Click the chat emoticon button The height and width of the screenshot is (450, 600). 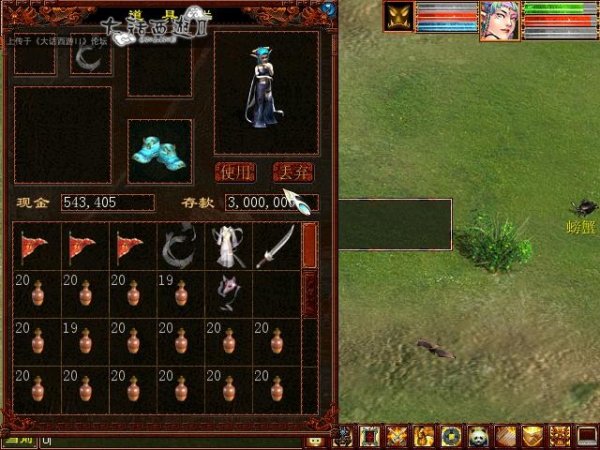(x=314, y=440)
